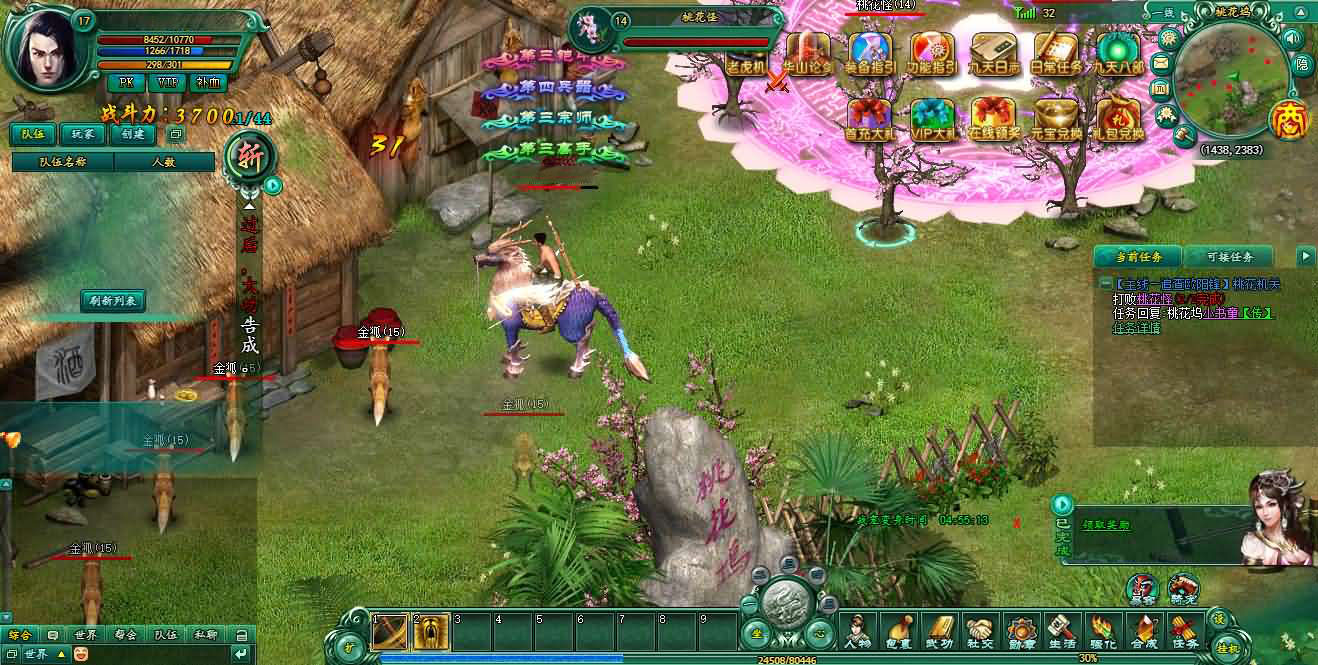This screenshot has height=665, width=1318.
Task: Open the 武功 martial skills menu
Action: coord(940,631)
